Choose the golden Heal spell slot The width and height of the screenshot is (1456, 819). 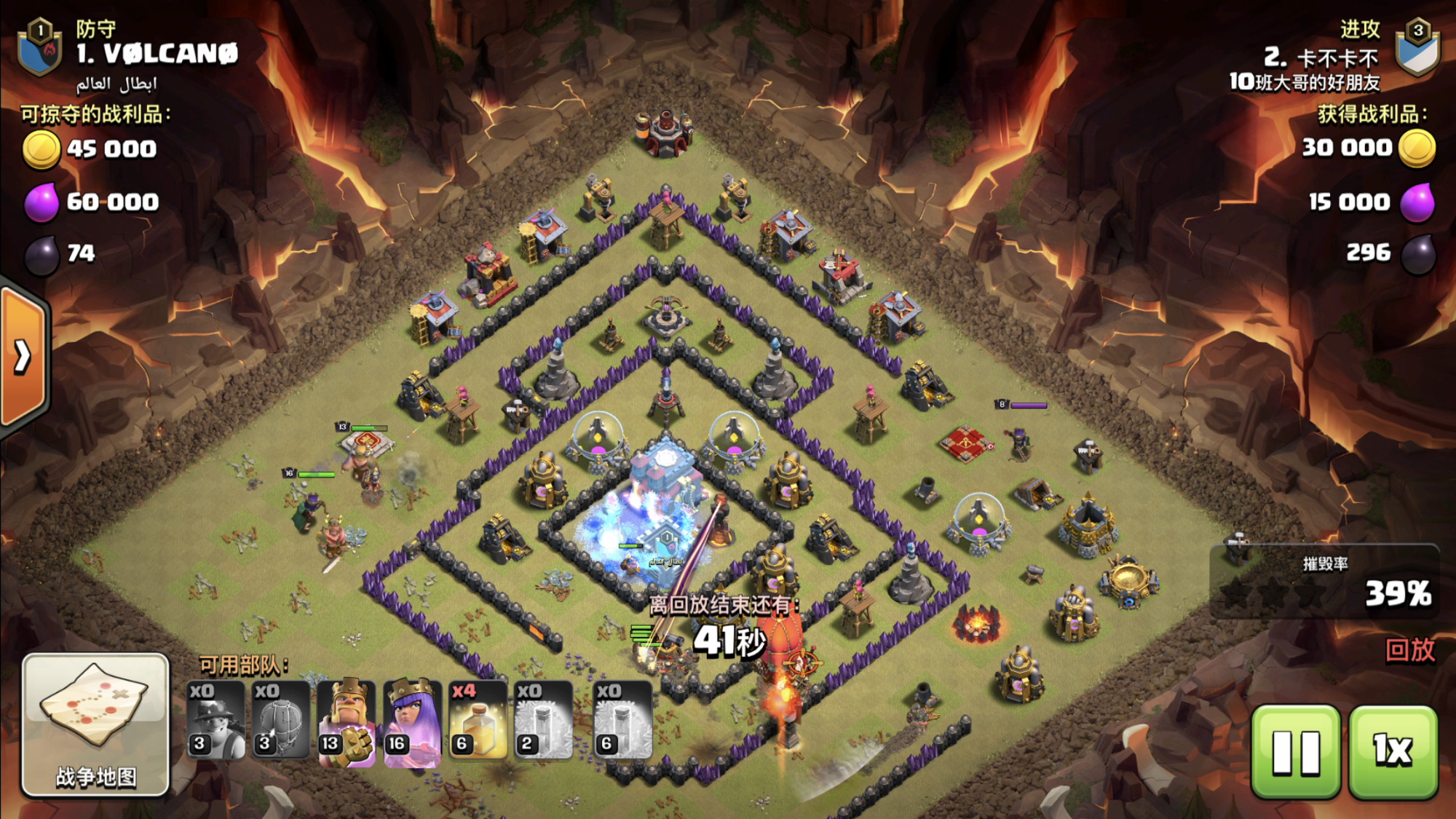click(478, 721)
